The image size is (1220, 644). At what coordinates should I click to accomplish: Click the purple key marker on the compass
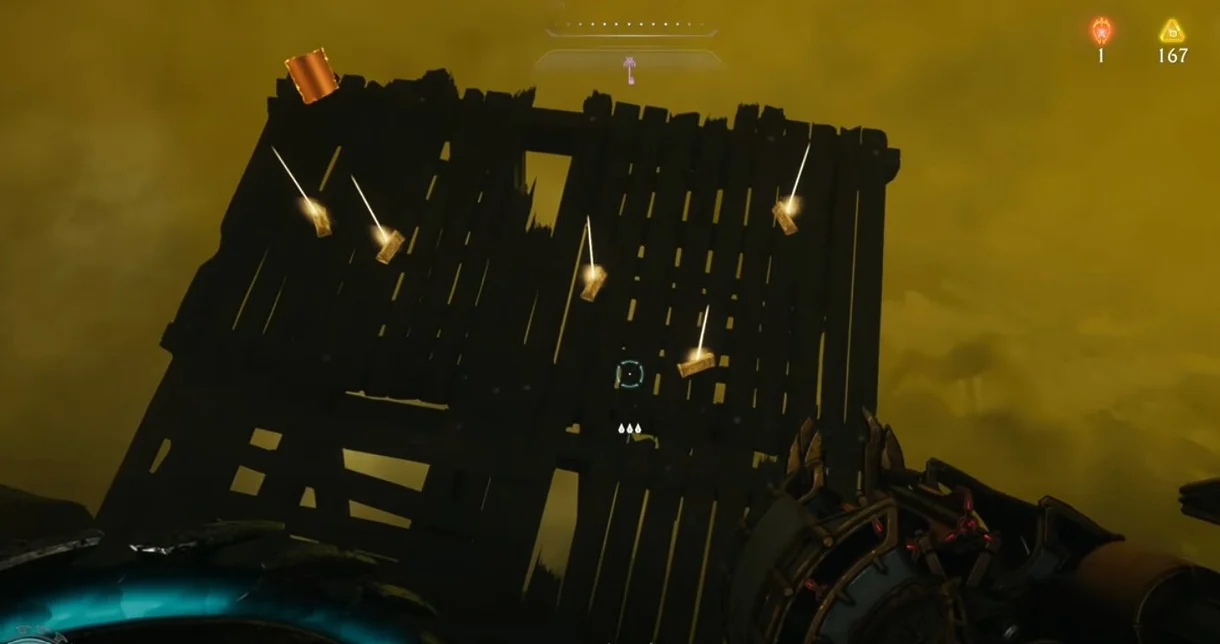click(629, 69)
